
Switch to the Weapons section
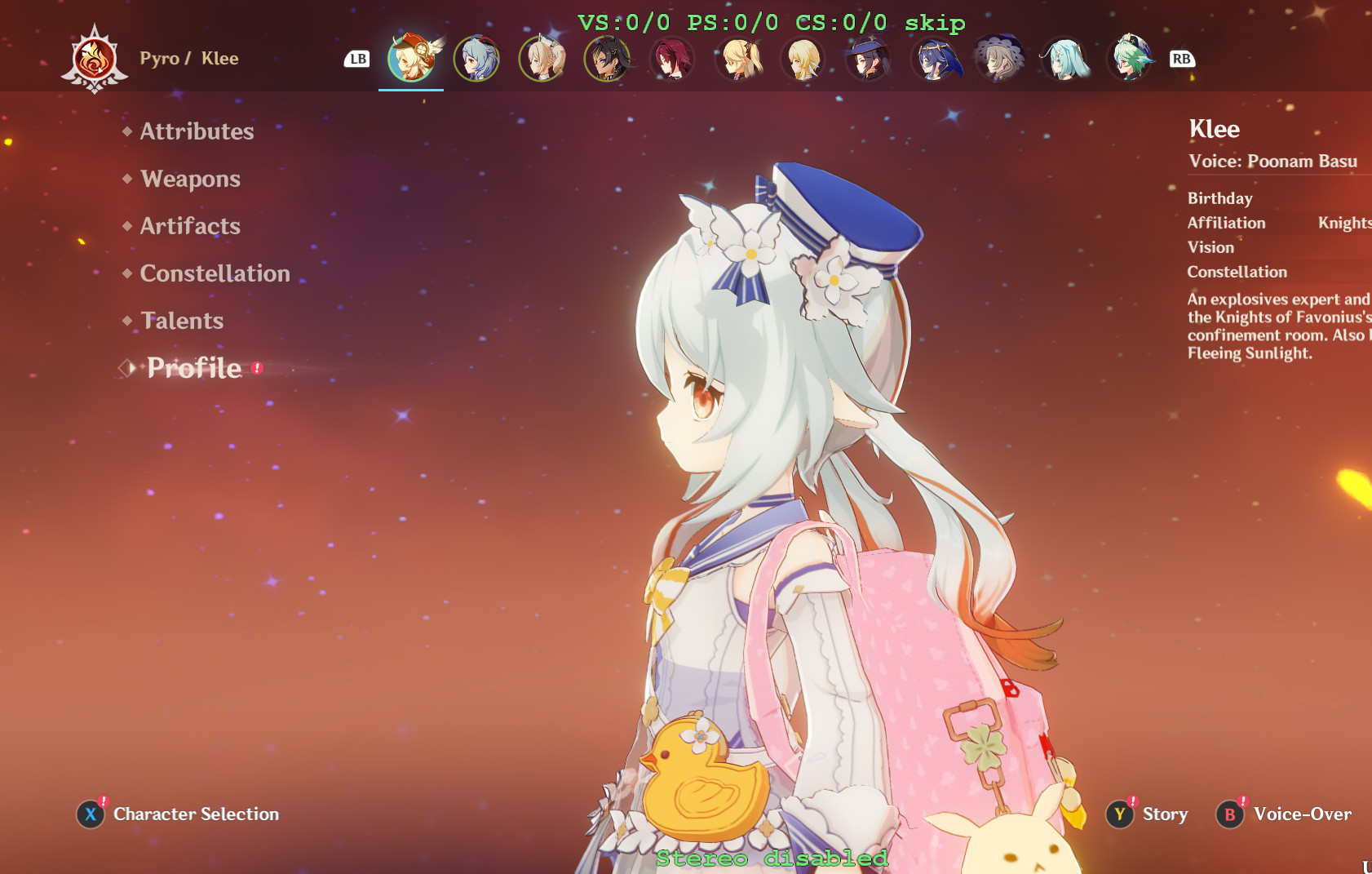(x=190, y=179)
